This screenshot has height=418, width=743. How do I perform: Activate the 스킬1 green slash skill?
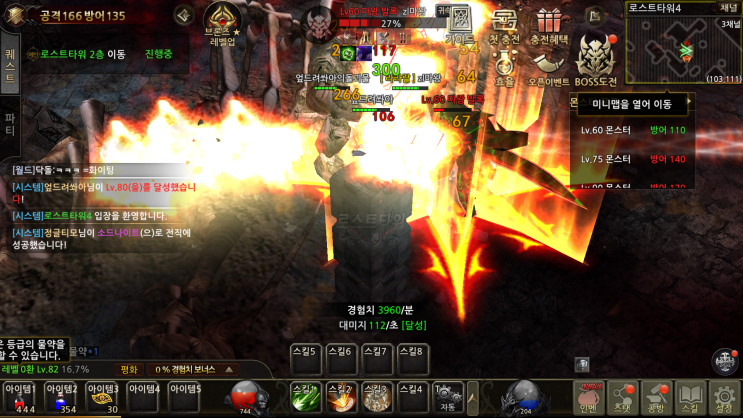[305, 398]
